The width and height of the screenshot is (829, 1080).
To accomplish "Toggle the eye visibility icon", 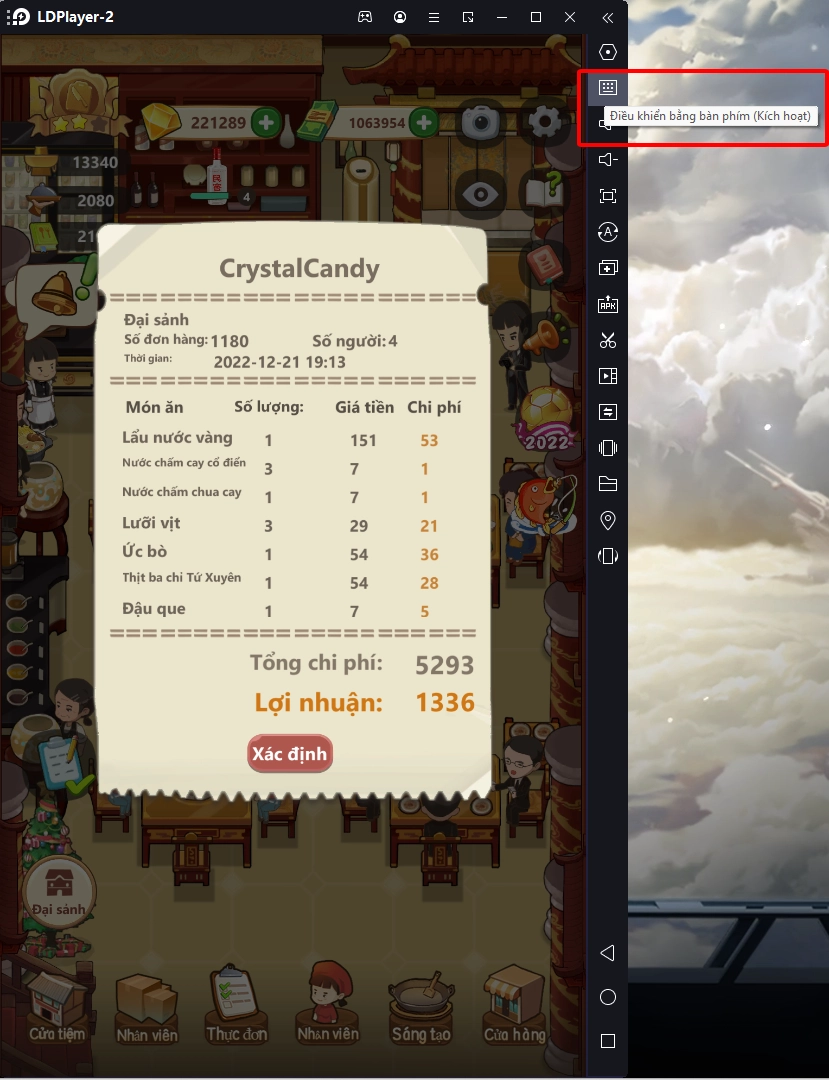I will click(x=481, y=193).
